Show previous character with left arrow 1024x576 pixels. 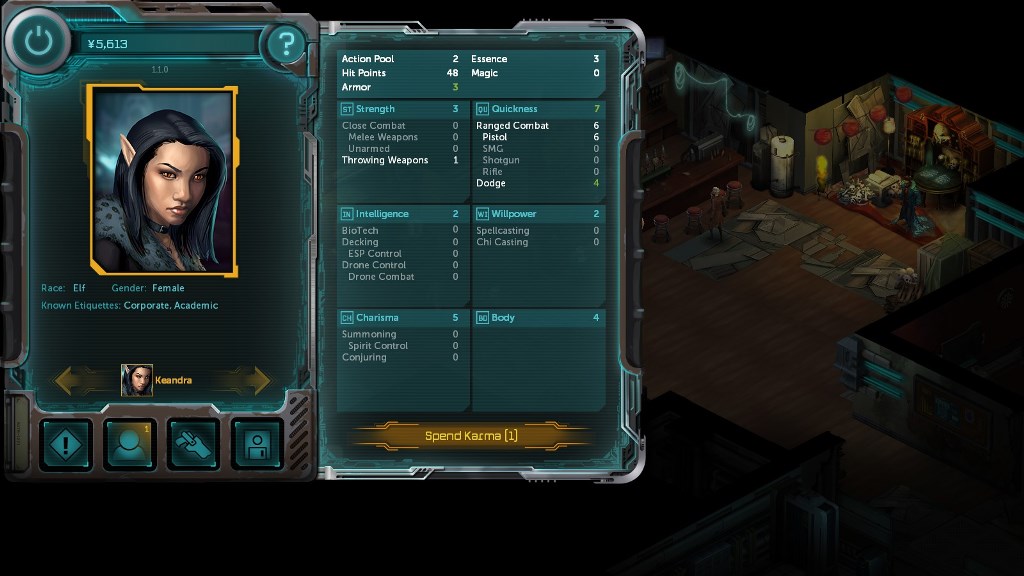click(75, 380)
